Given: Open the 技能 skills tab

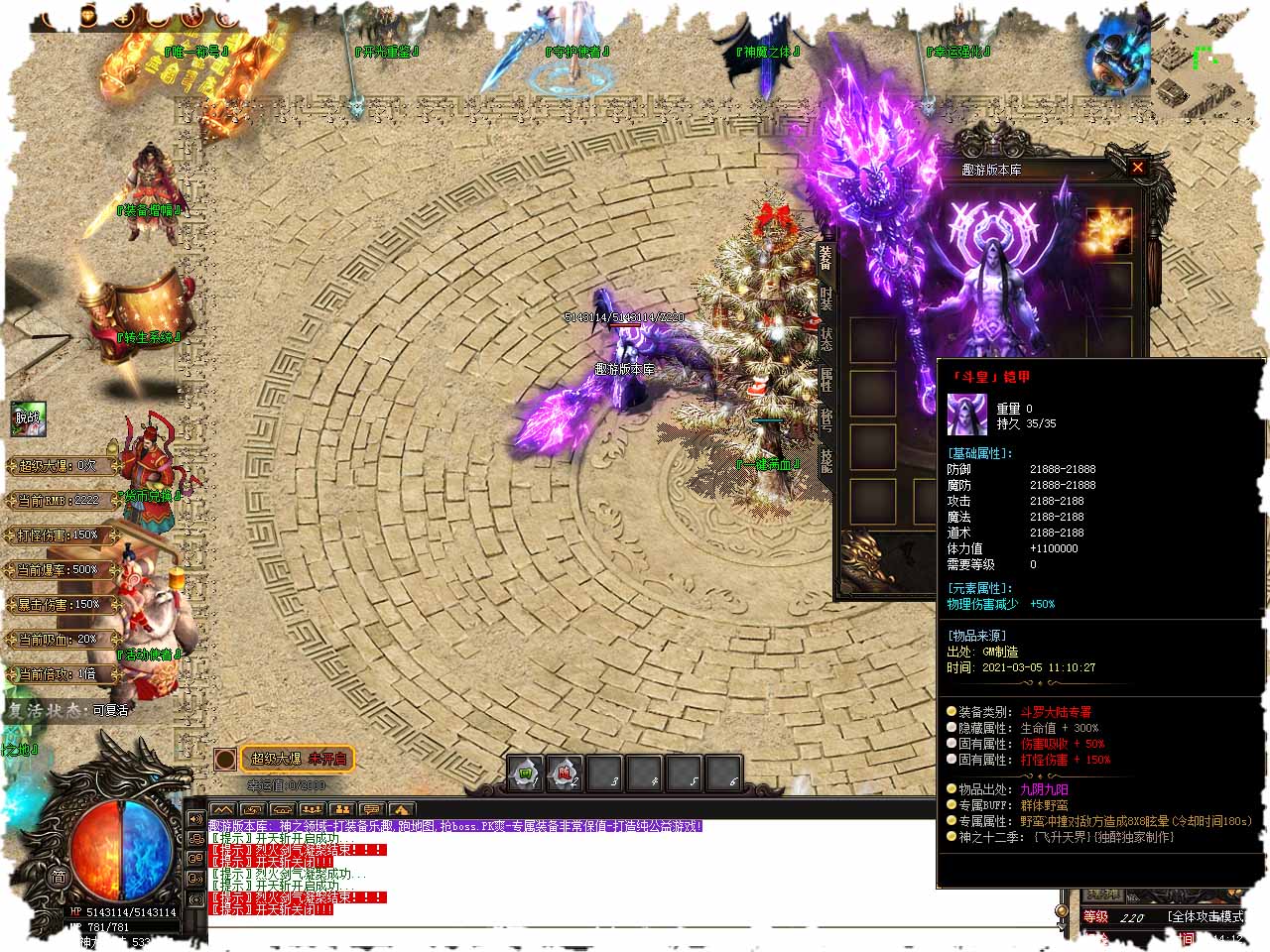Looking at the screenshot, I should click(825, 459).
